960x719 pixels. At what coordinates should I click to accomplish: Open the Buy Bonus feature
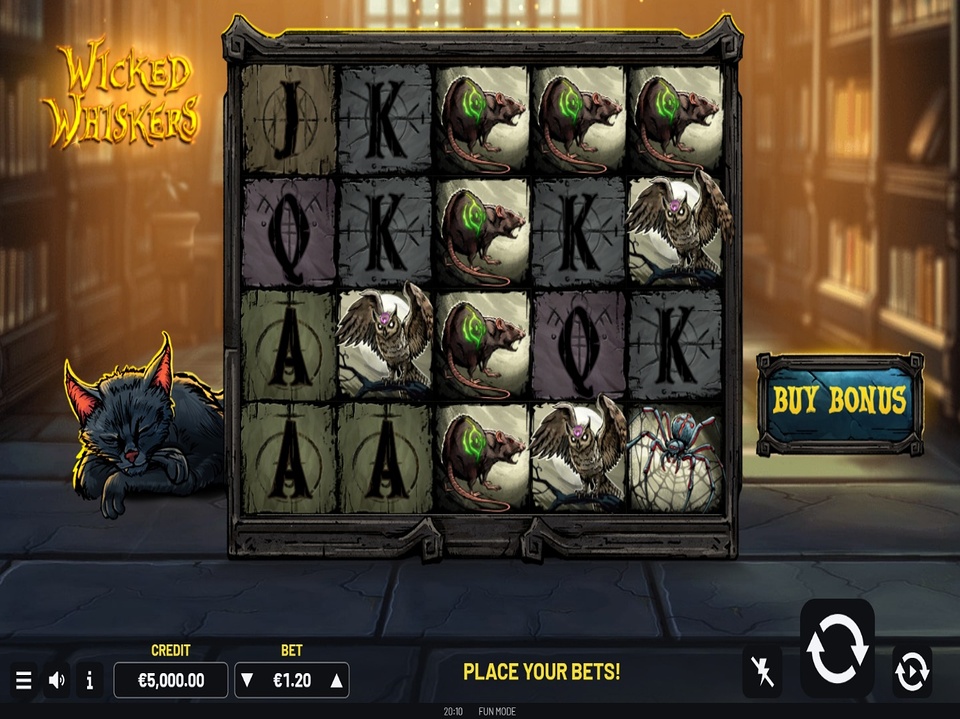coord(839,402)
